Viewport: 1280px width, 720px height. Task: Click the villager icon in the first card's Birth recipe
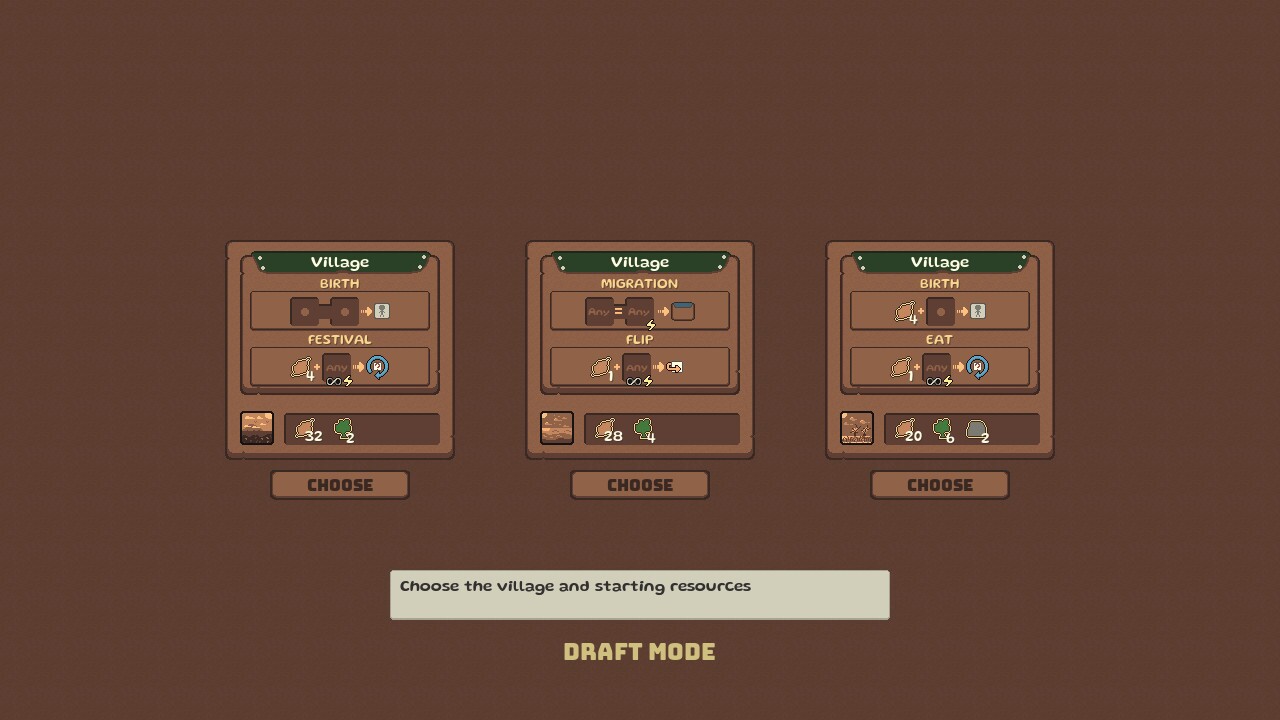click(382, 311)
